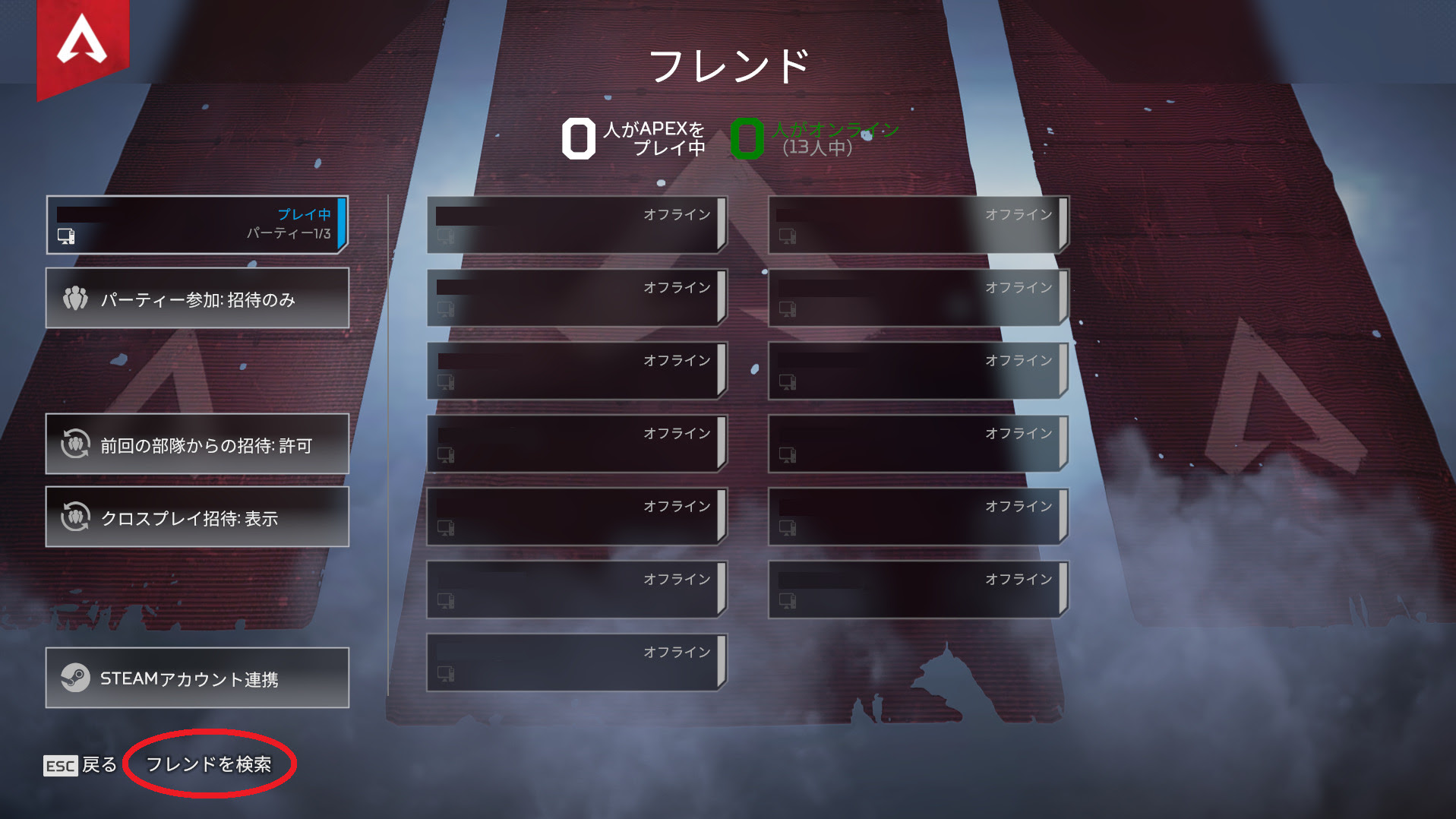Expand the first offline friend entry
The width and height of the screenshot is (1456, 819).
(x=577, y=224)
